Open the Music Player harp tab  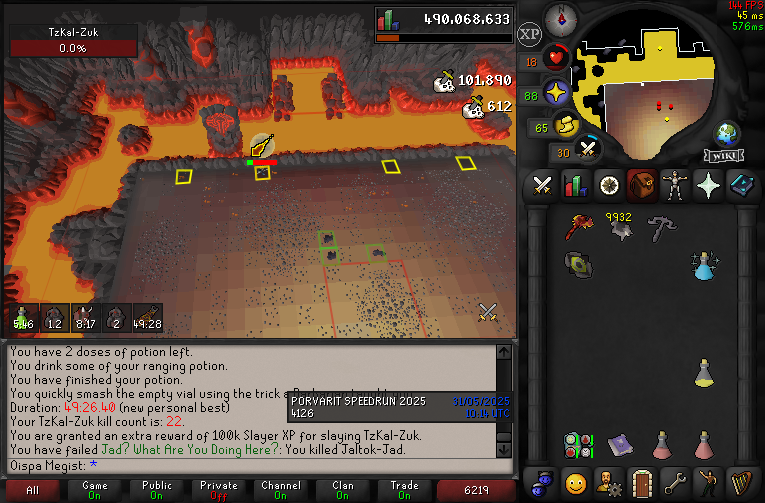(x=741, y=481)
